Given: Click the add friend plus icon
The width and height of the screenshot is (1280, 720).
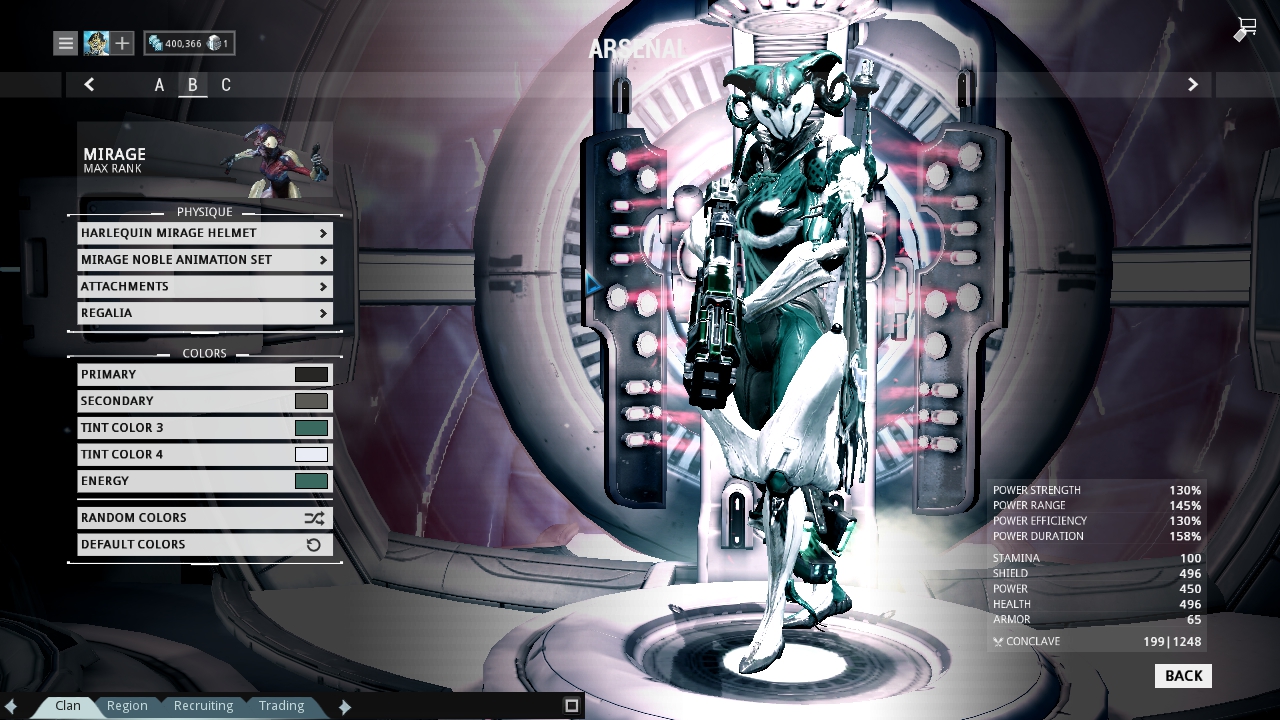Looking at the screenshot, I should coord(120,43).
